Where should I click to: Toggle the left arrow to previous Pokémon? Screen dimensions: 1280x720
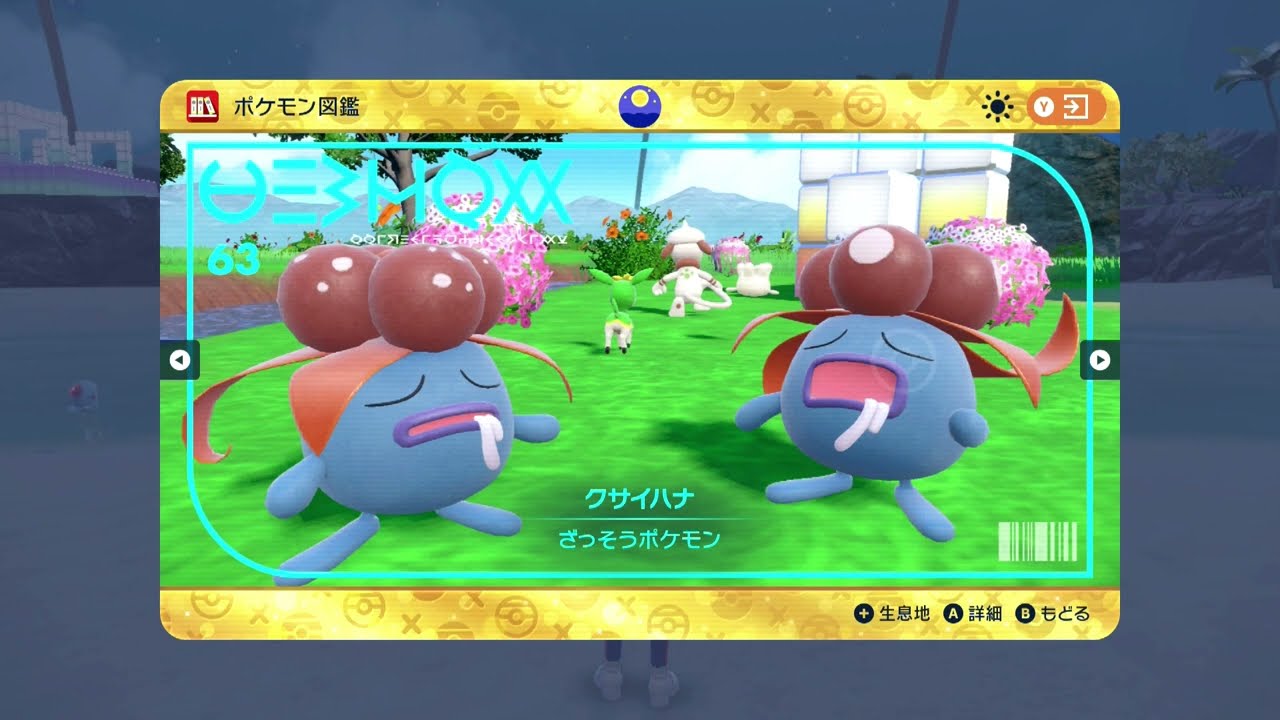[x=180, y=360]
